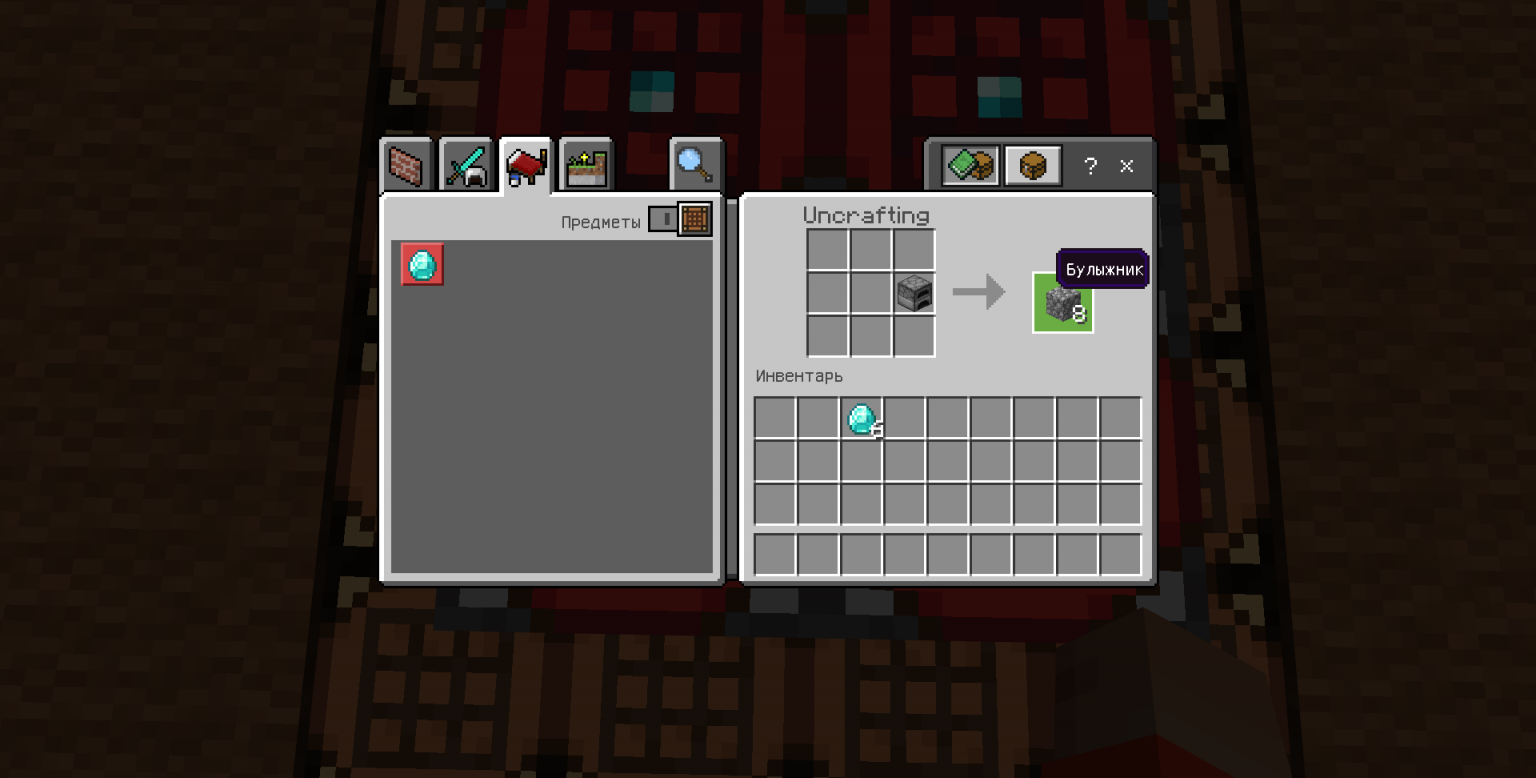Open the question mark help button
Screen dimensions: 1536x778
(1091, 166)
